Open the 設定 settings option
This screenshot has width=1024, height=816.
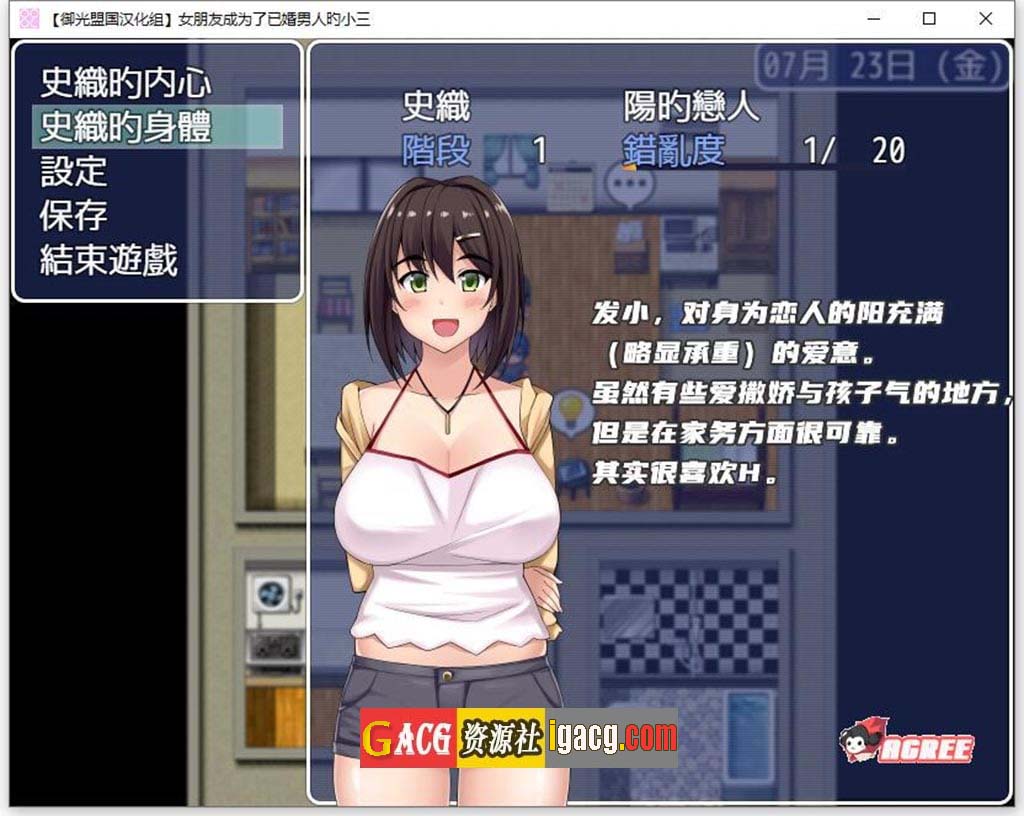point(74,171)
